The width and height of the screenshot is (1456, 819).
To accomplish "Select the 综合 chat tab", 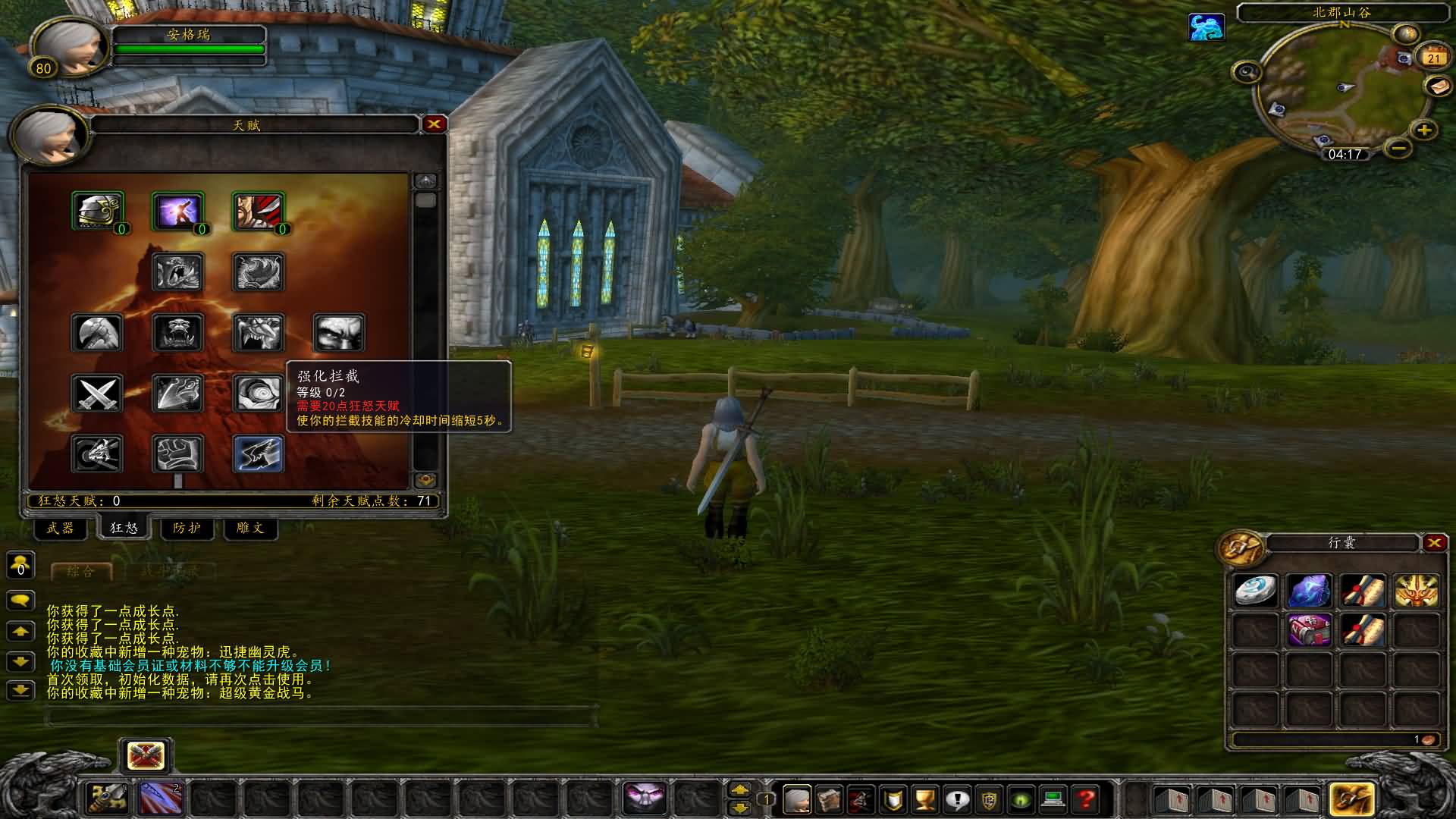I will tap(81, 572).
